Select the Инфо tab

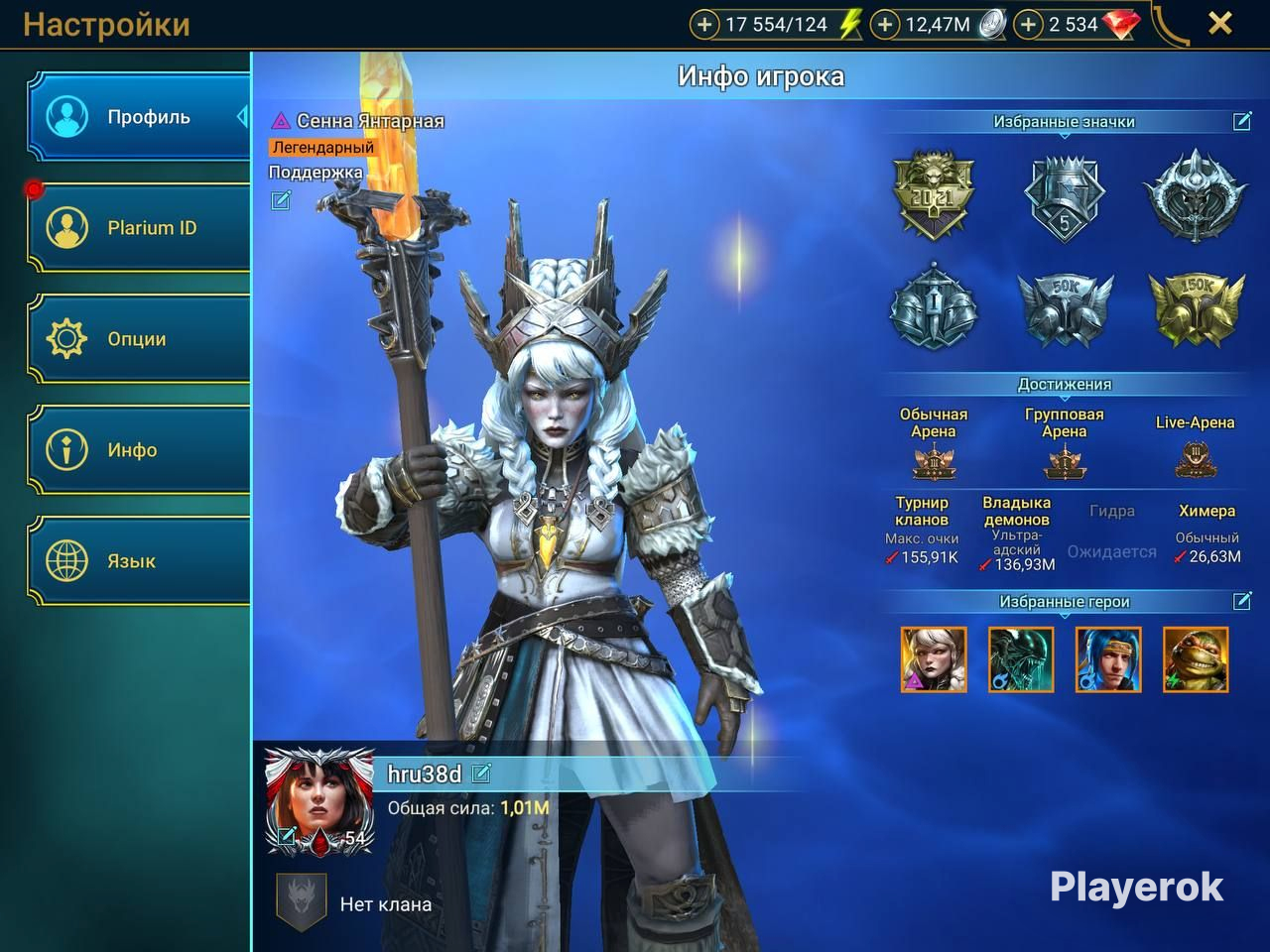139,450
